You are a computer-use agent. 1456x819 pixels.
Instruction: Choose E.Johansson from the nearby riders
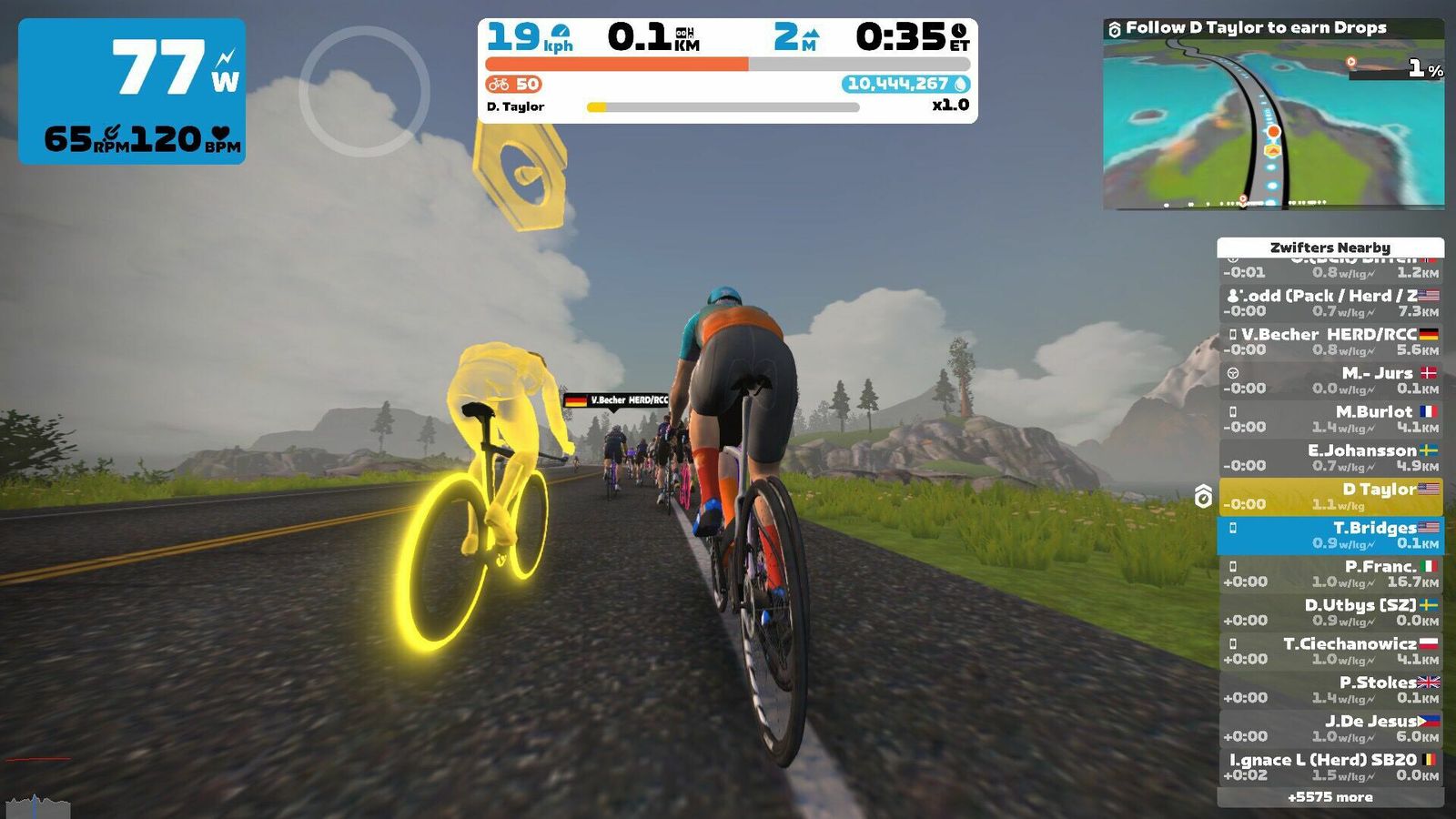(x=1330, y=458)
